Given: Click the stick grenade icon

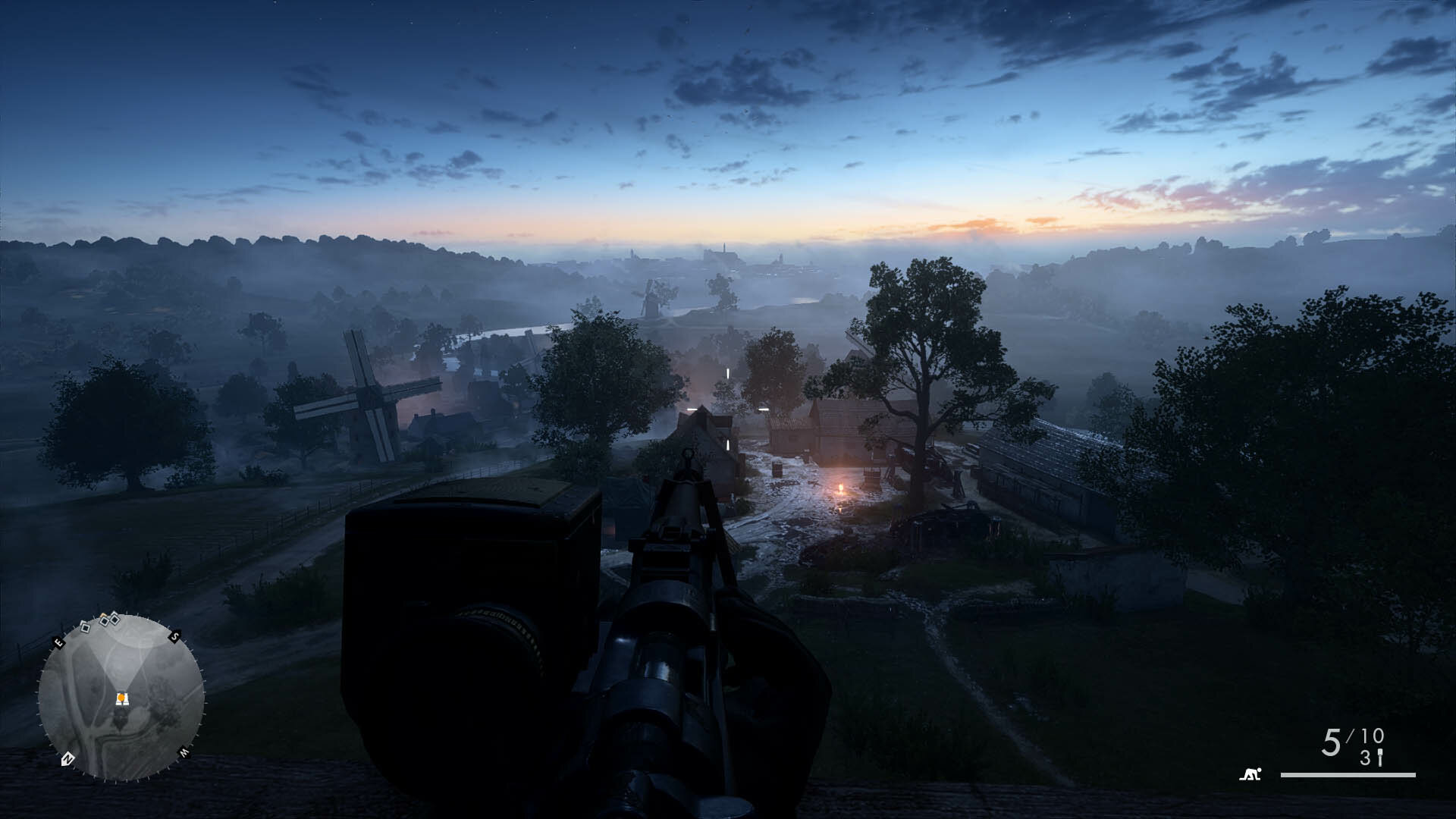Looking at the screenshot, I should (1380, 758).
